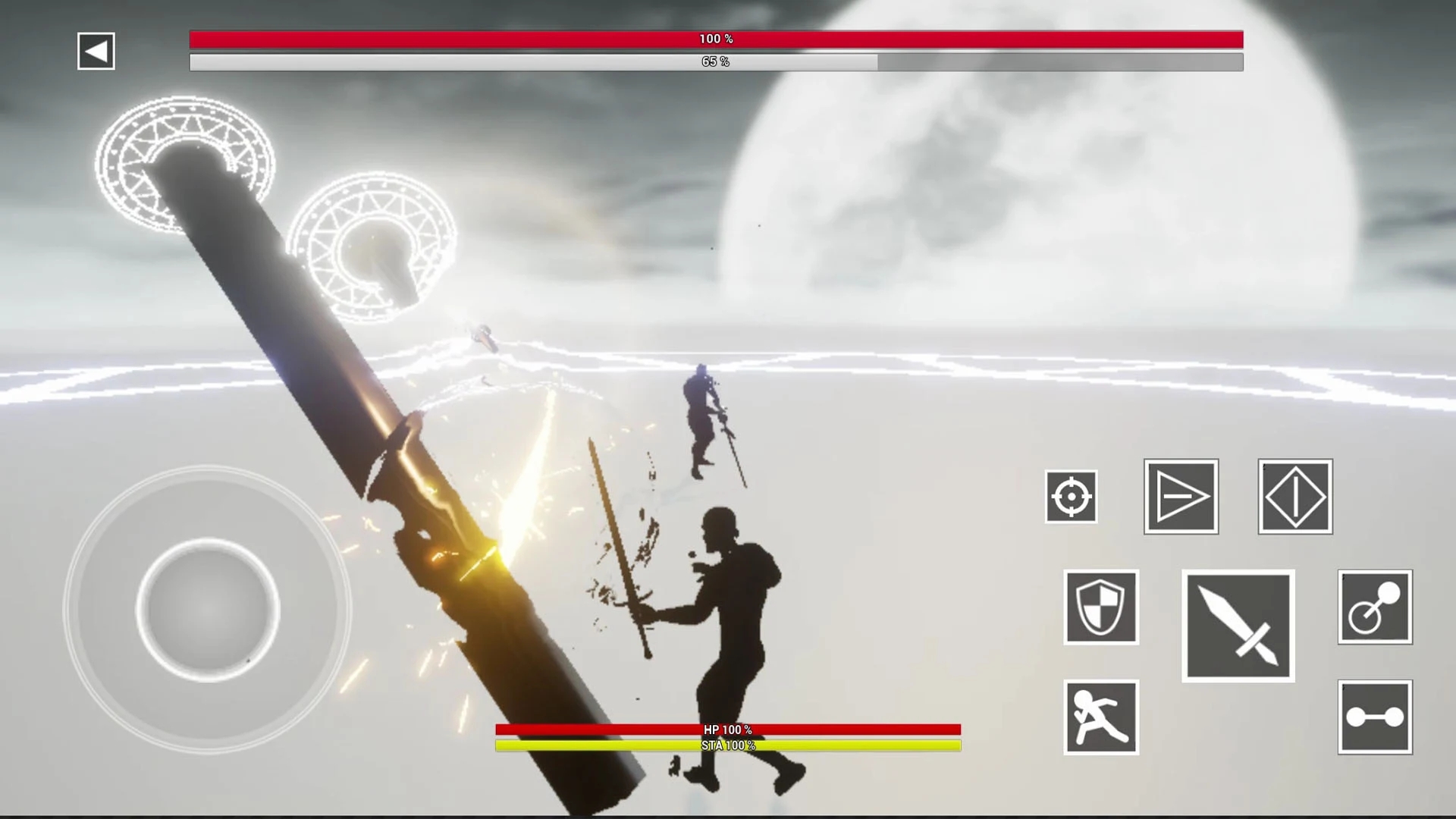
Task: Activate the crosshair lock-on target button
Action: [1071, 497]
